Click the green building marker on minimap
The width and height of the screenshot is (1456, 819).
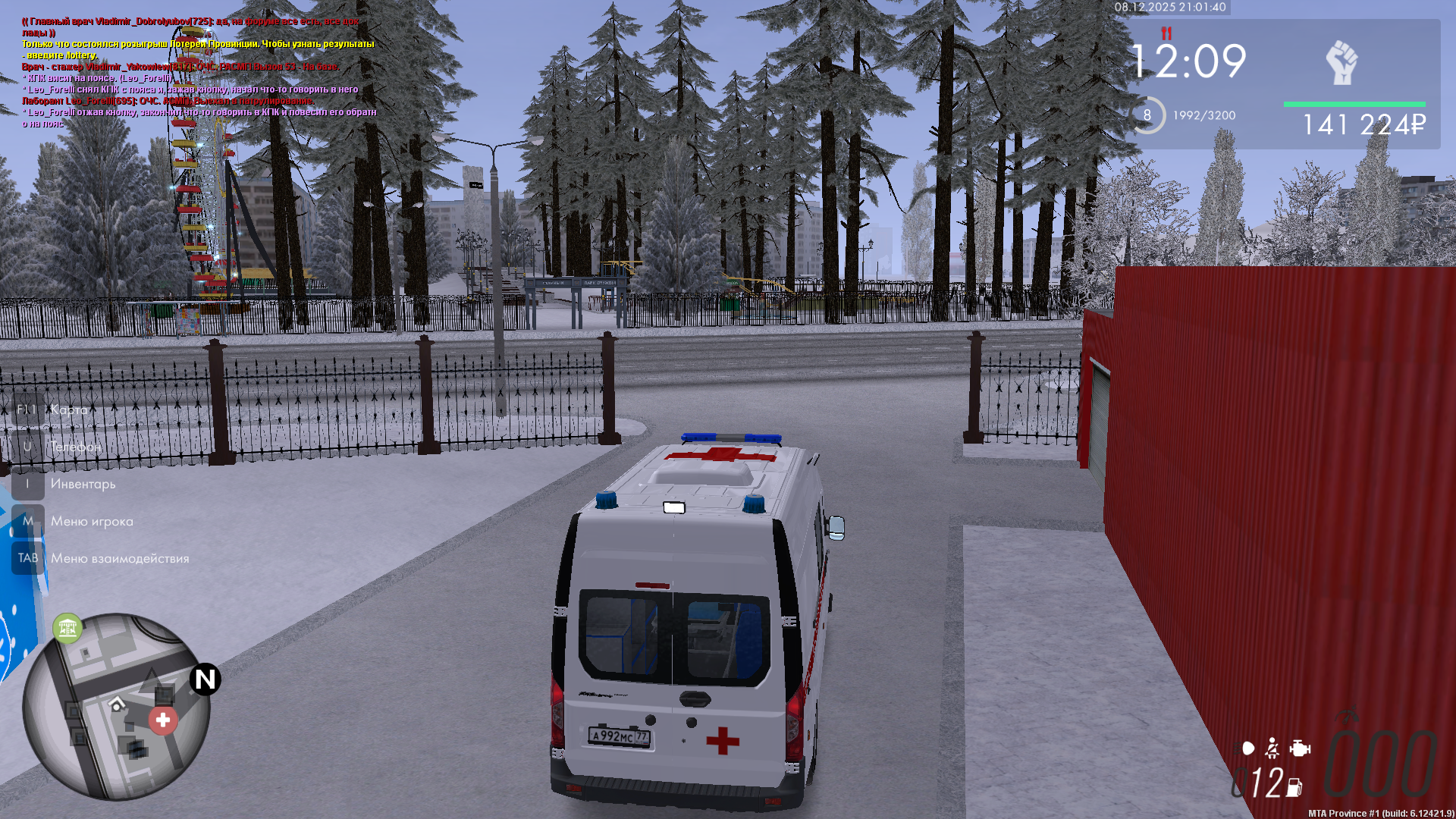click(67, 628)
